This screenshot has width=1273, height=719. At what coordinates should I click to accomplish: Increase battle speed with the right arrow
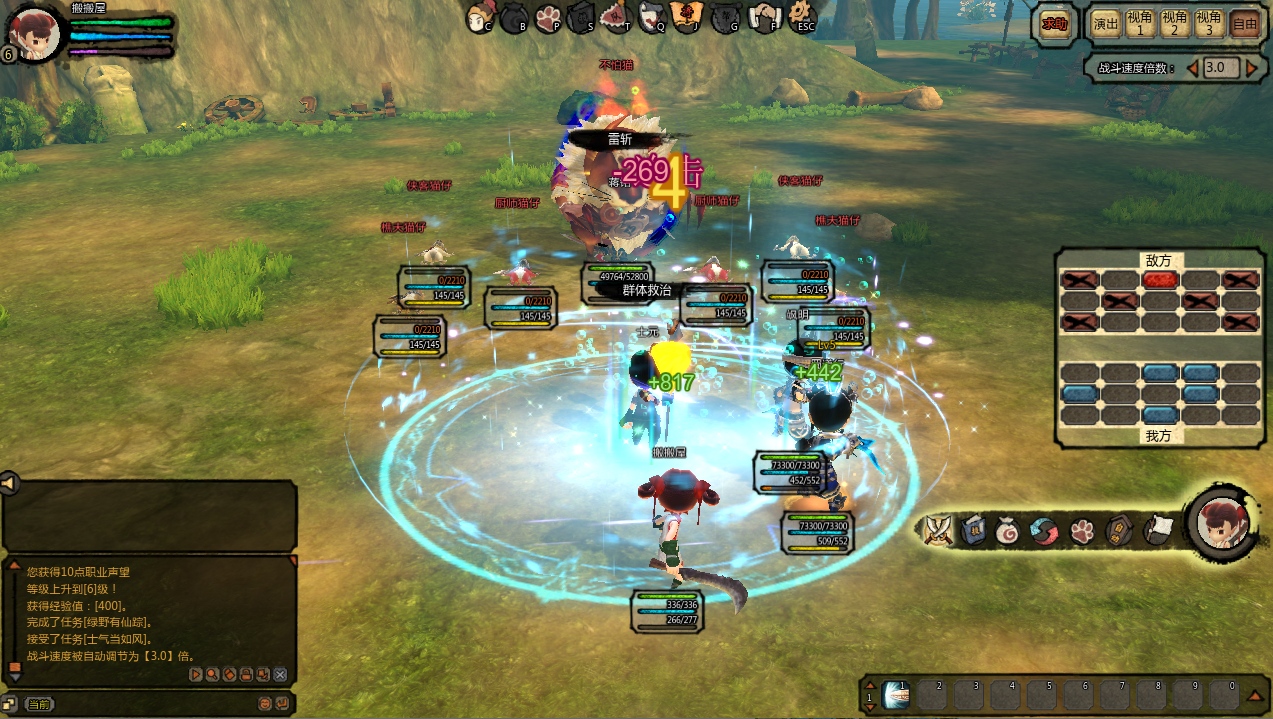tap(1252, 68)
